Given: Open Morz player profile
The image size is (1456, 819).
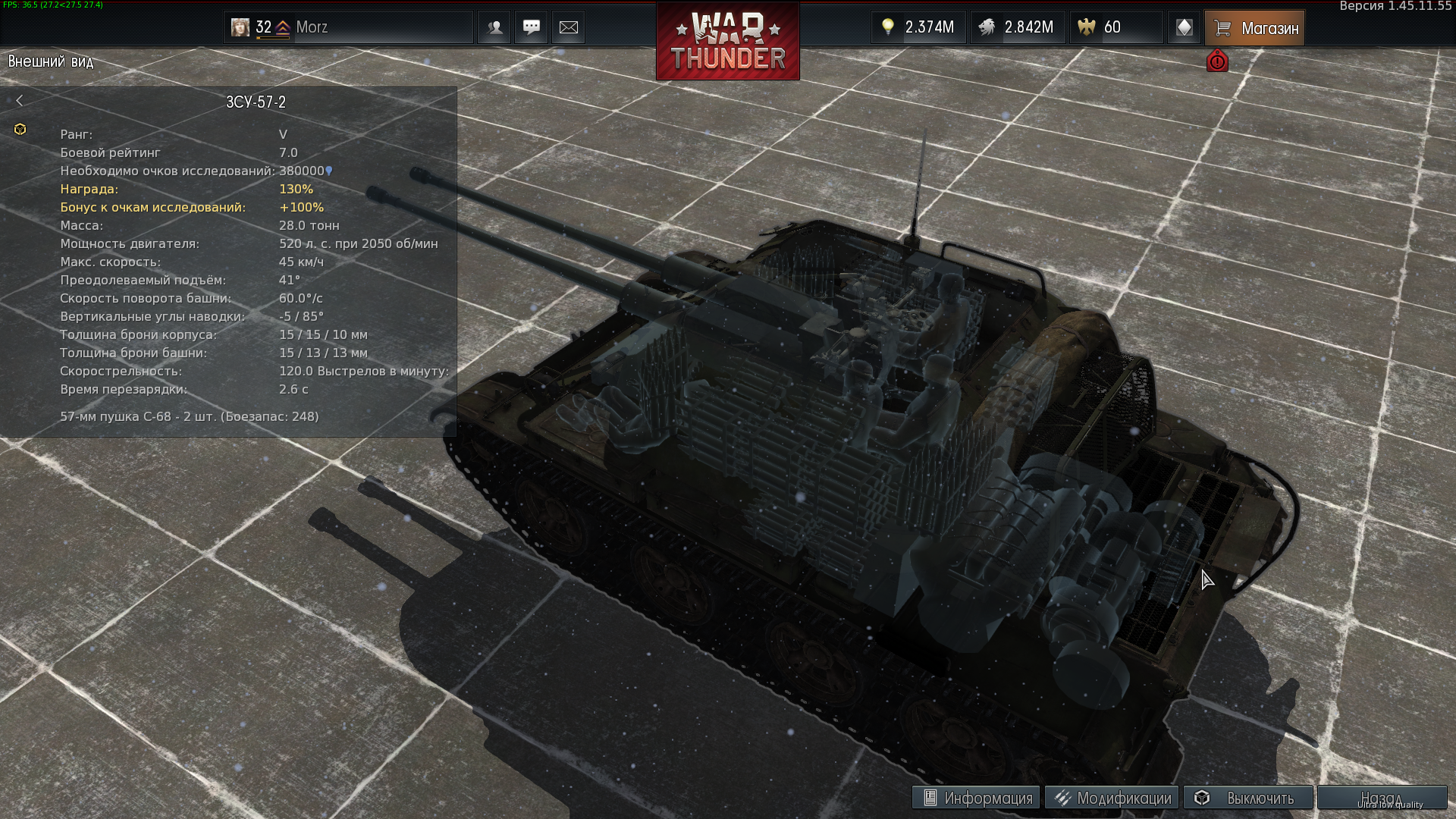Looking at the screenshot, I should coord(312,27).
